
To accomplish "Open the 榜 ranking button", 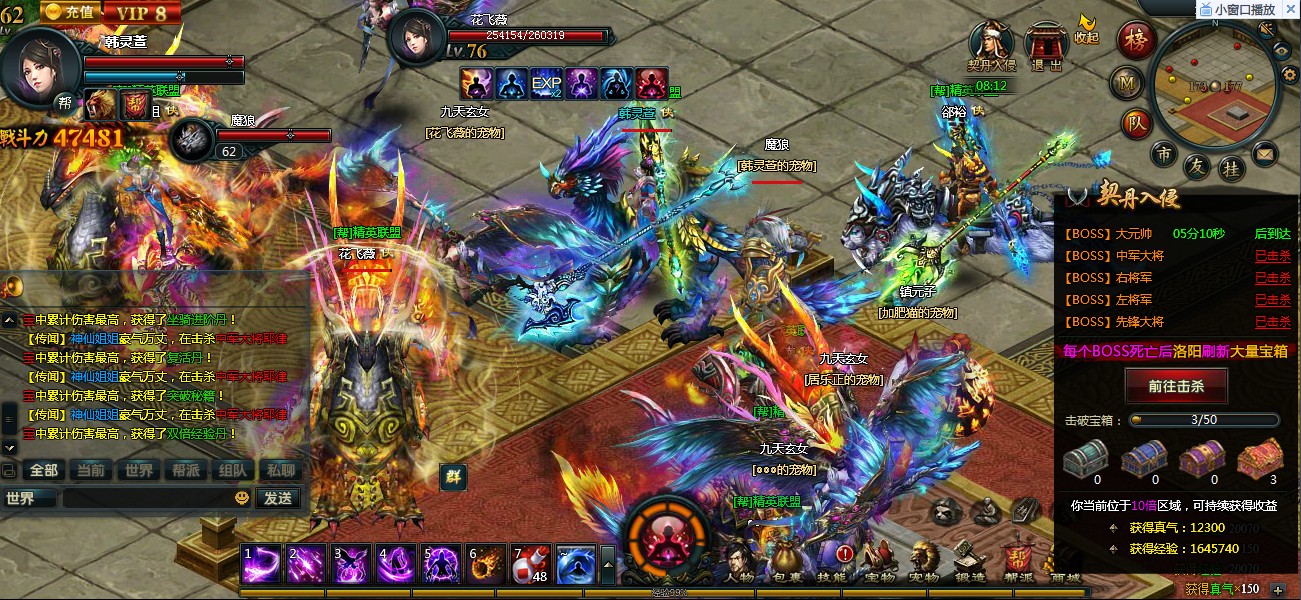I will (x=1136, y=40).
